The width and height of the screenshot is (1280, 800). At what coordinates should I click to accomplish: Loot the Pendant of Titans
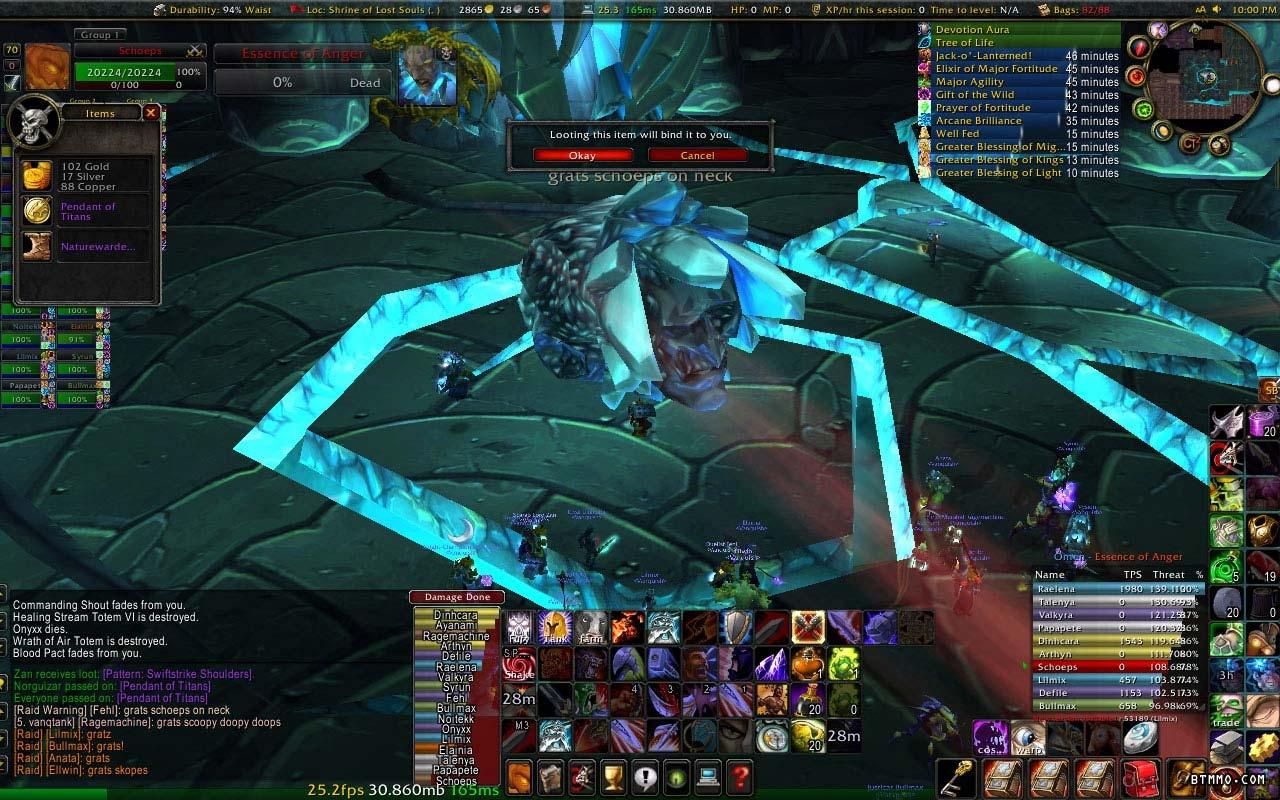(38, 211)
